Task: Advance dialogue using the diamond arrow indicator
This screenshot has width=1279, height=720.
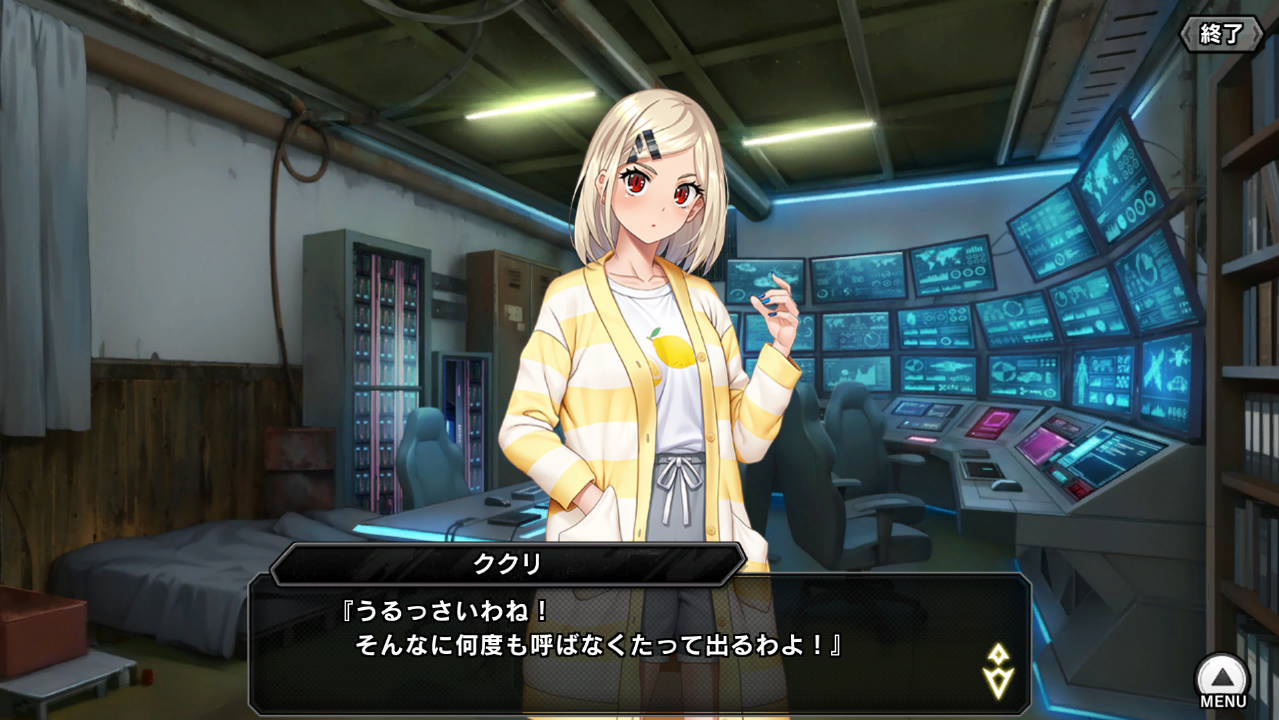Action: [997, 672]
